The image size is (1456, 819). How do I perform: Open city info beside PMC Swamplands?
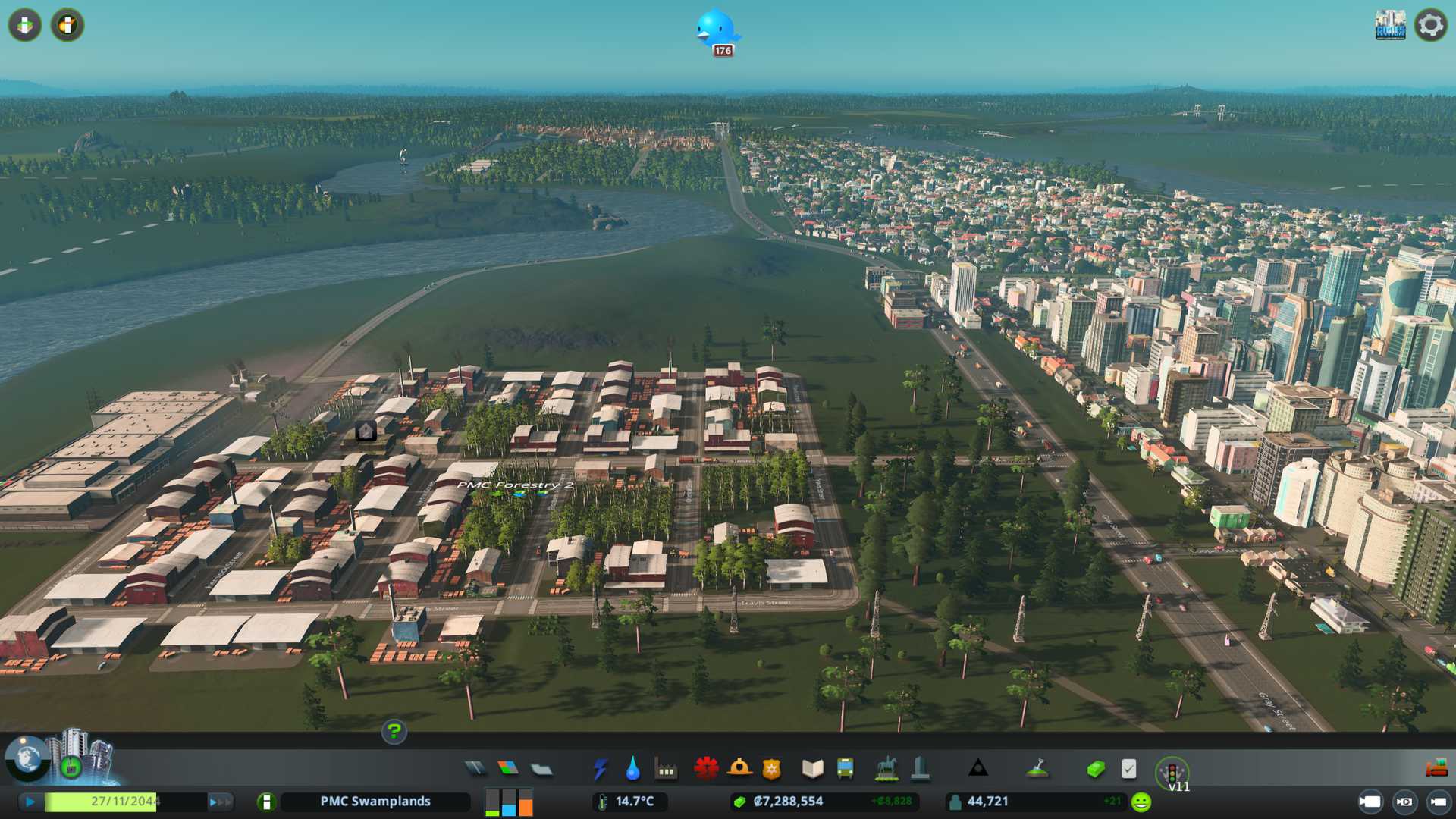266,802
